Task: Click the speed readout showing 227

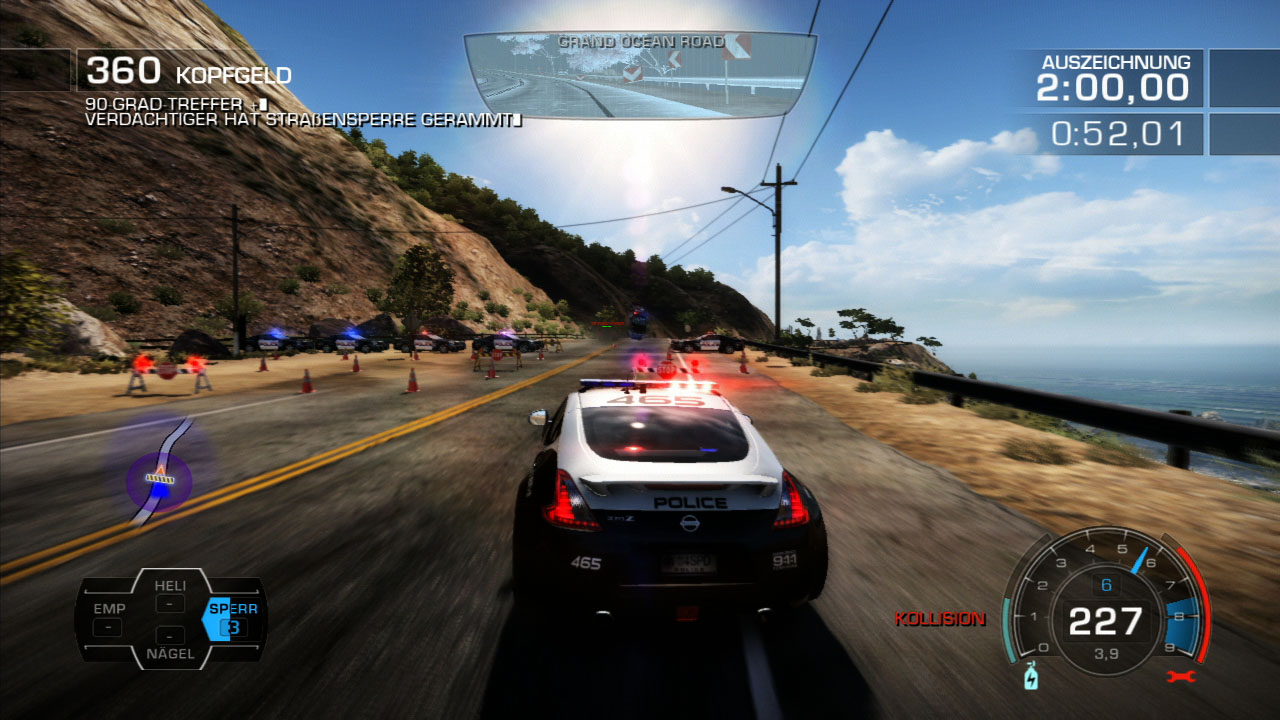Action: coord(1104,620)
